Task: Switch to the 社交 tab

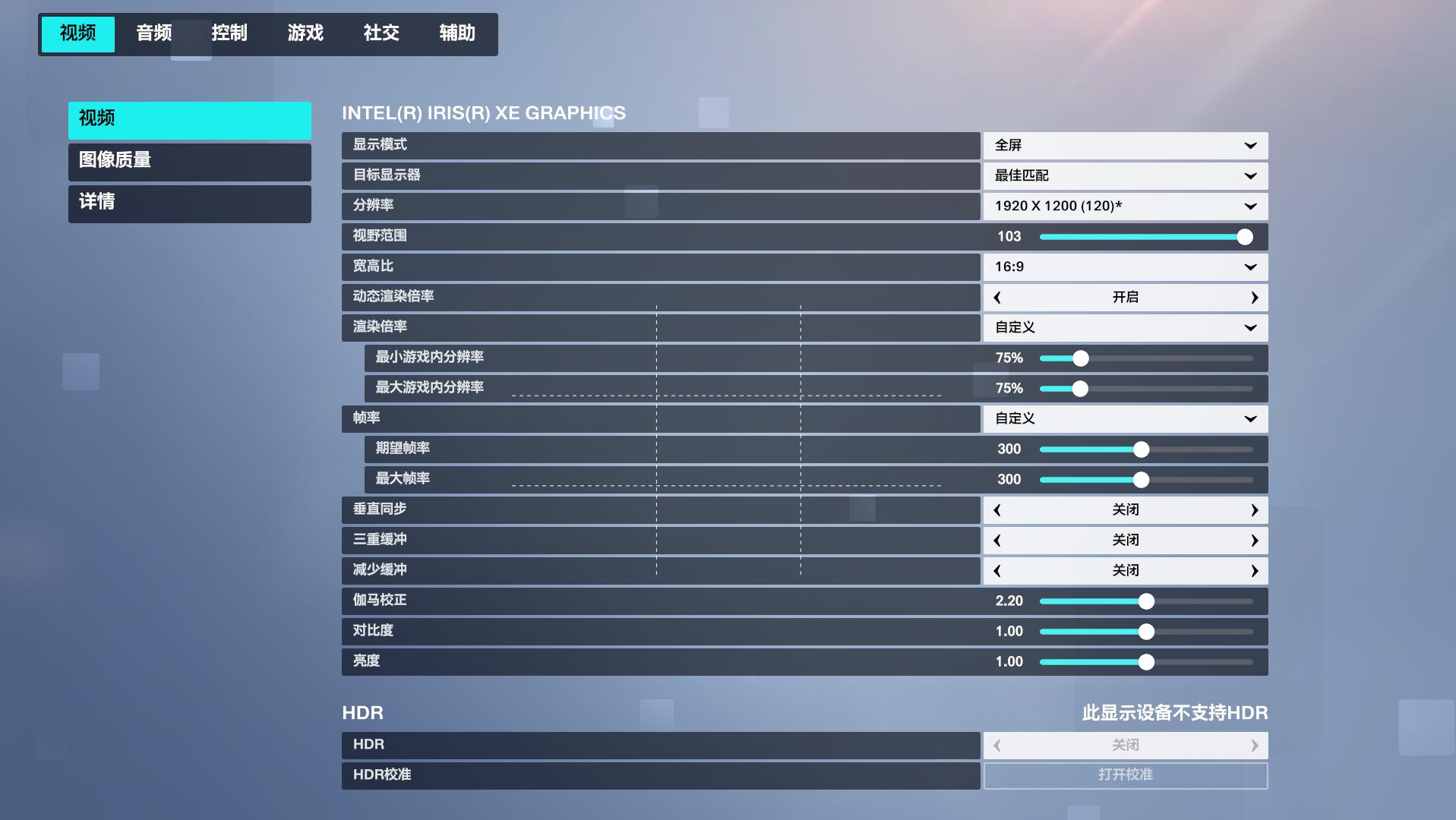Action: pyautogui.click(x=381, y=33)
